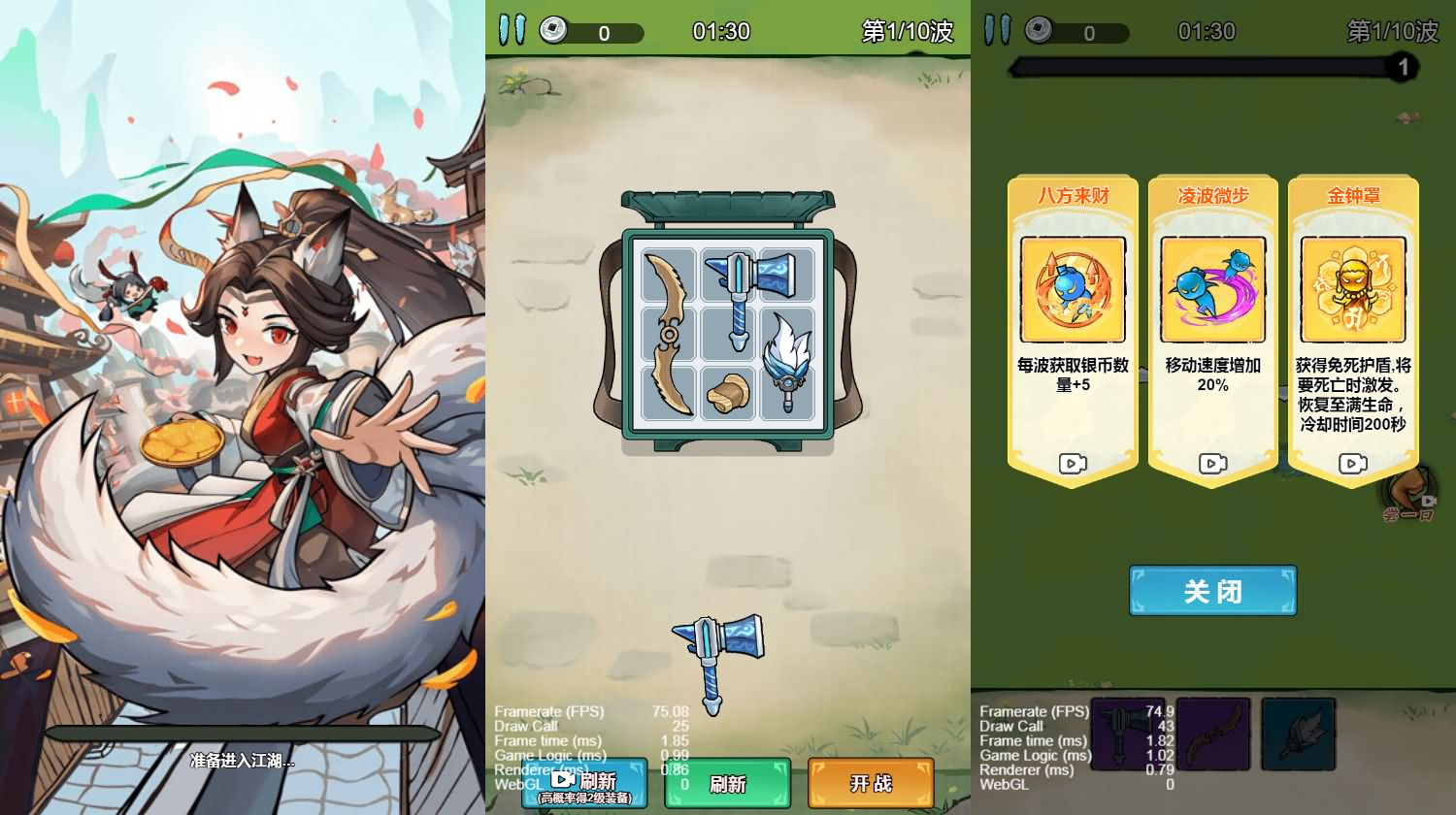Start the battle with the 开战 button
This screenshot has height=815, width=1456.
[871, 783]
